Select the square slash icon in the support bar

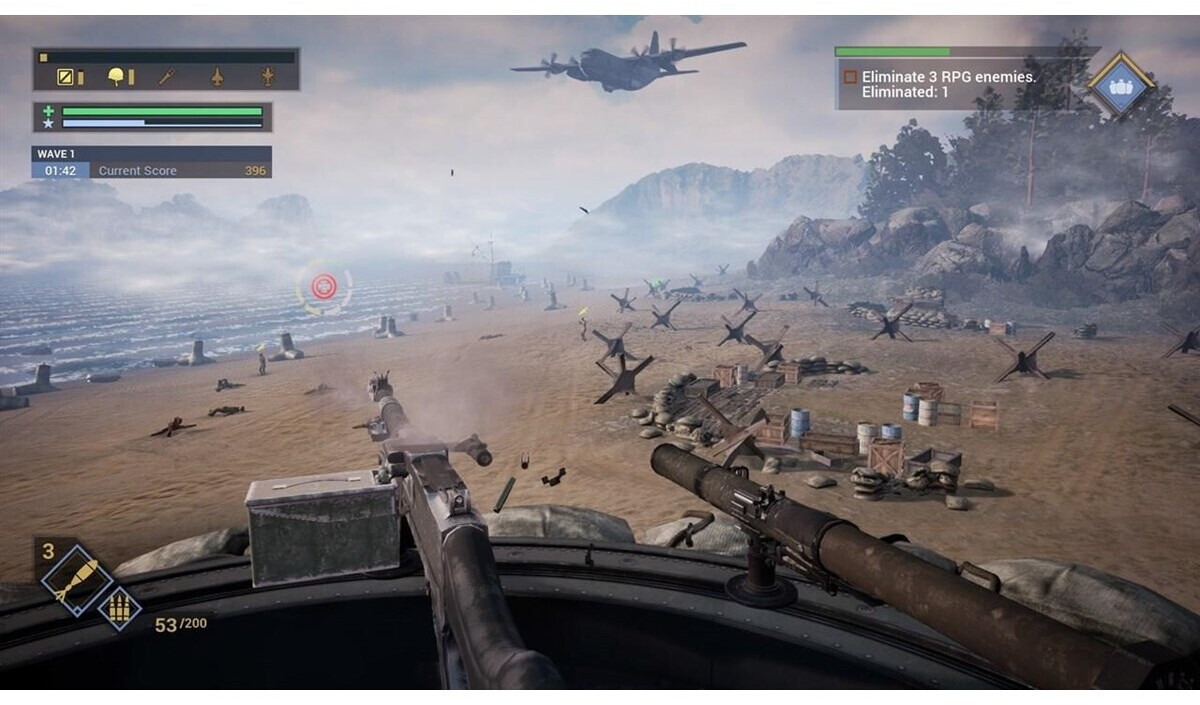pos(66,77)
